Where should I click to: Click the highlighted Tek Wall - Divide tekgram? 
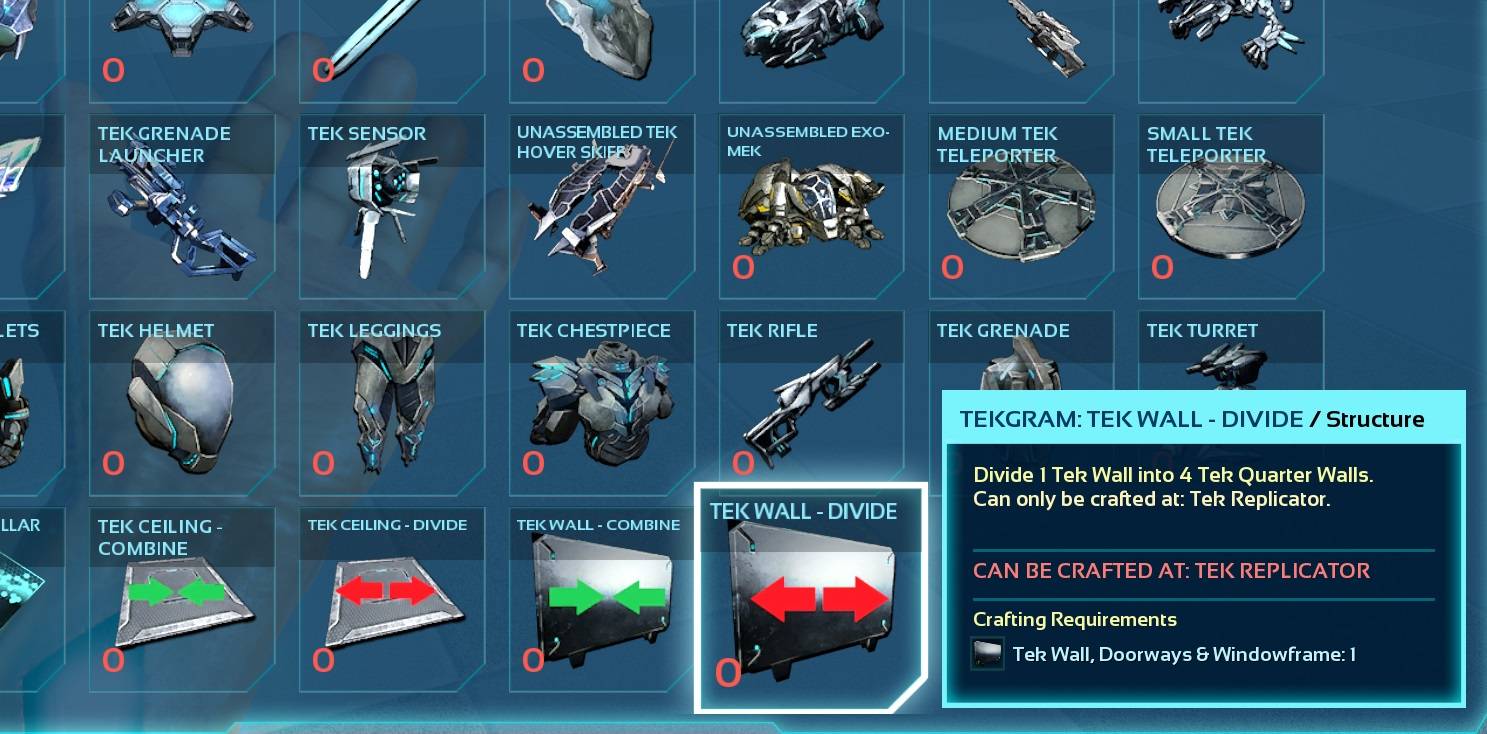811,597
